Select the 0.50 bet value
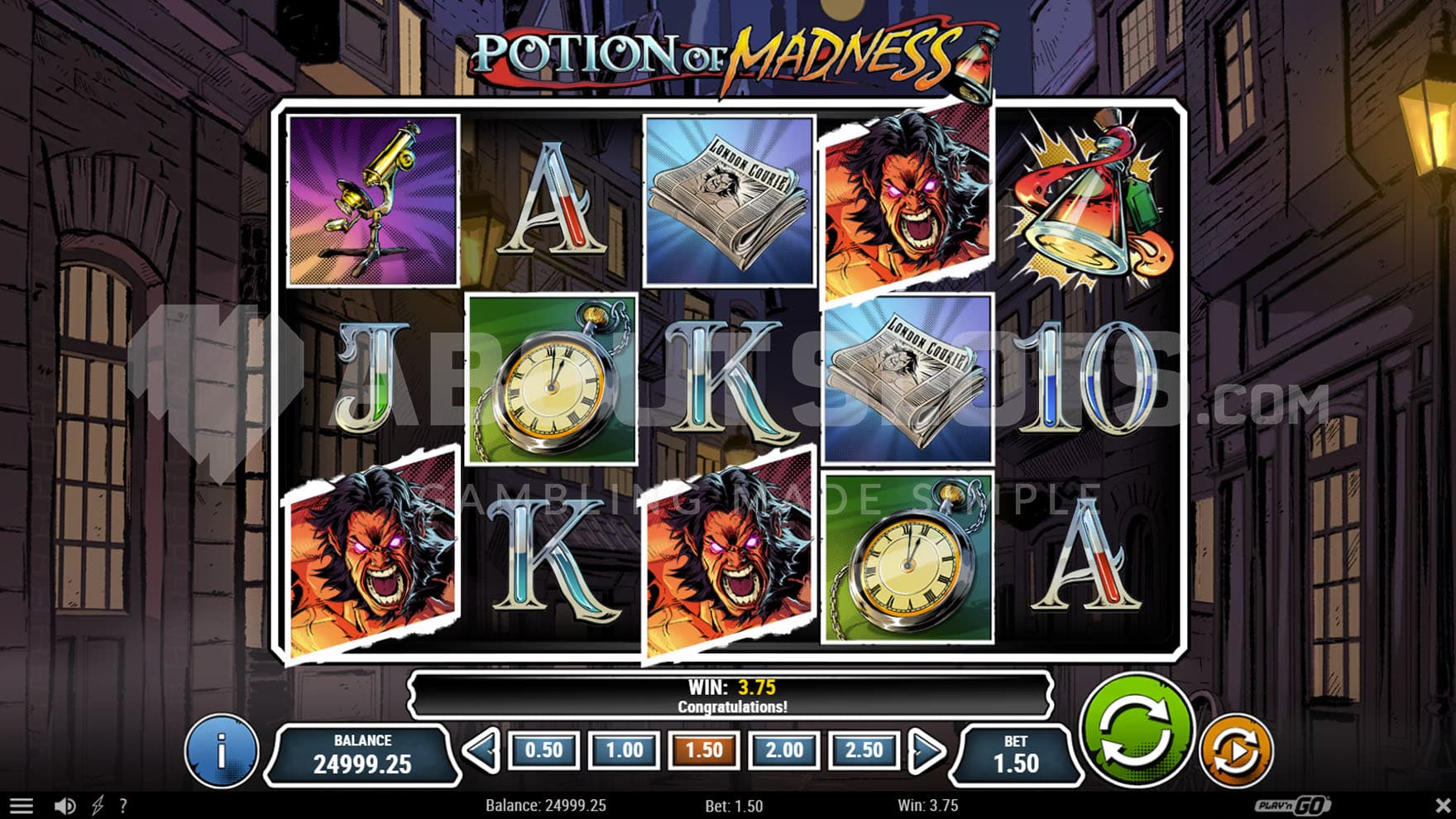1456x819 pixels. click(544, 750)
